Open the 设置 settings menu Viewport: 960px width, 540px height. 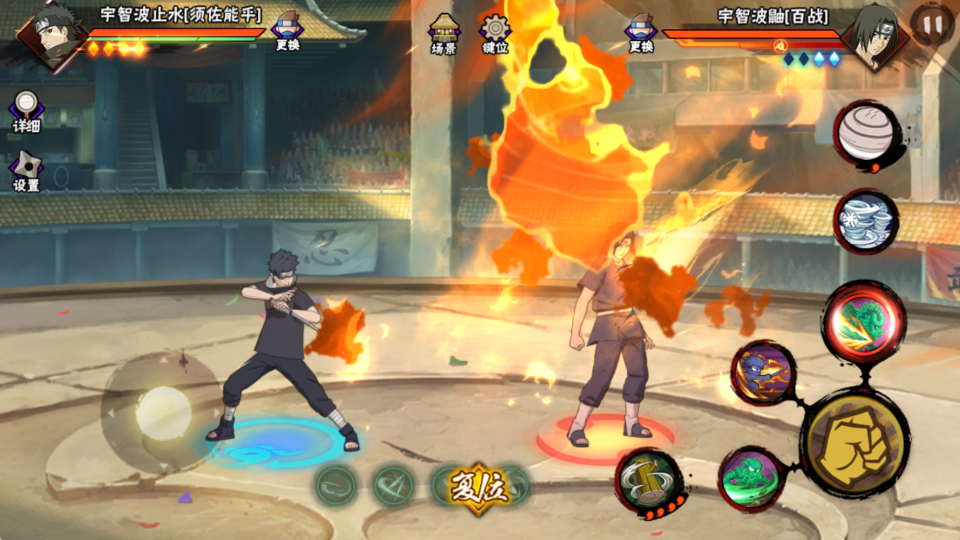(26, 170)
